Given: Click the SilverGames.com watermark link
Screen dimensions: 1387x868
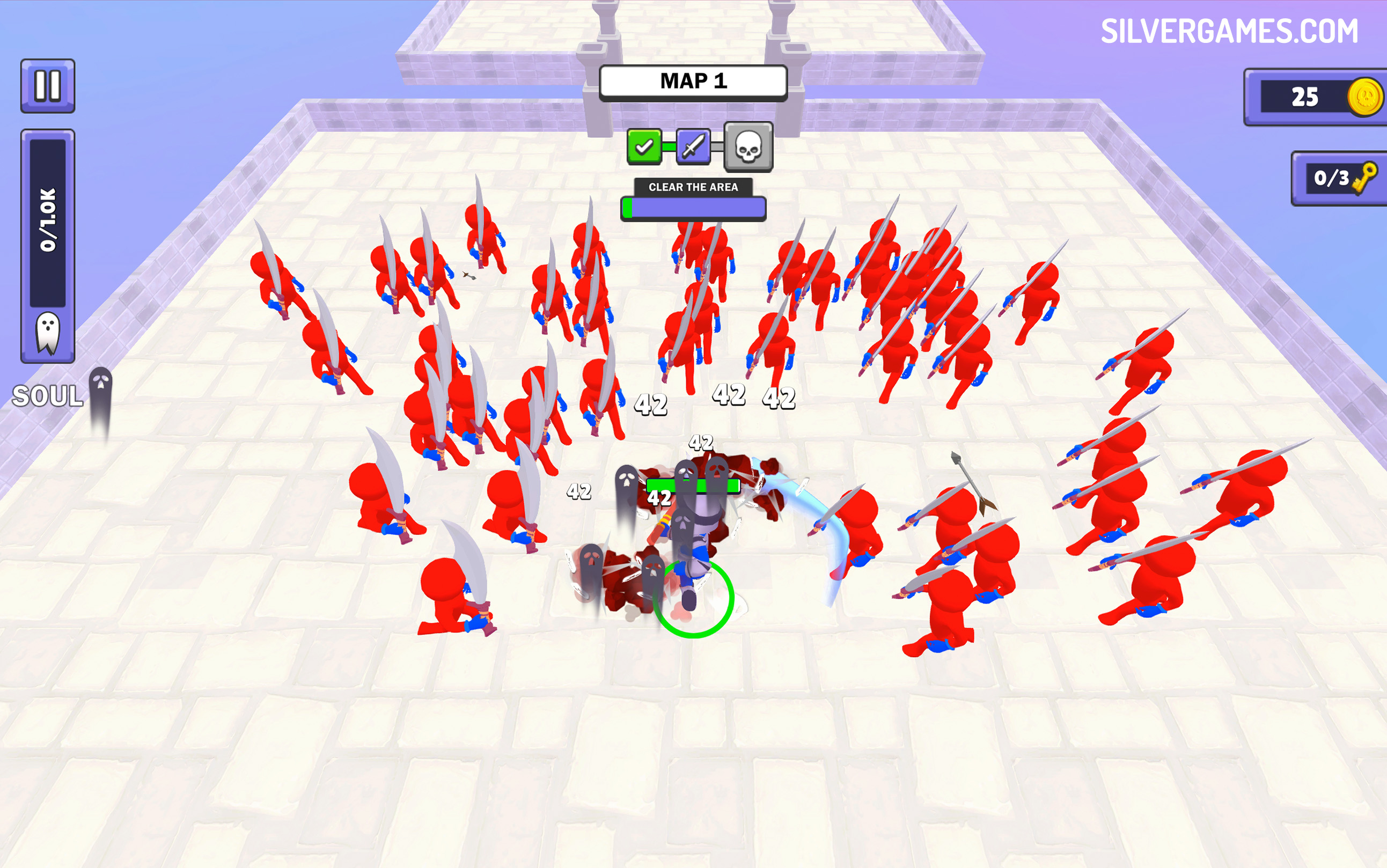Looking at the screenshot, I should 1229,31.
